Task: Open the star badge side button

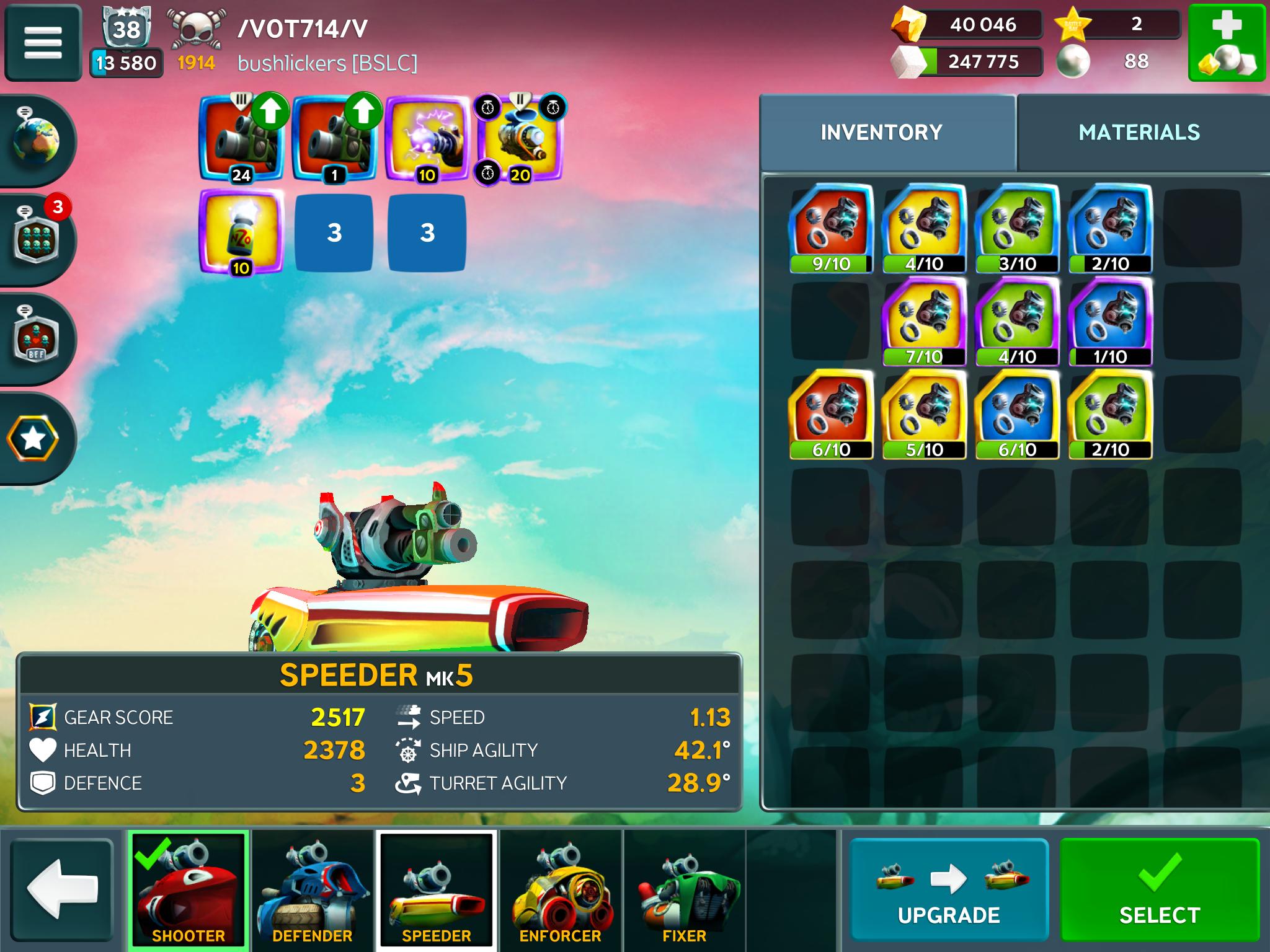Action: (x=33, y=438)
